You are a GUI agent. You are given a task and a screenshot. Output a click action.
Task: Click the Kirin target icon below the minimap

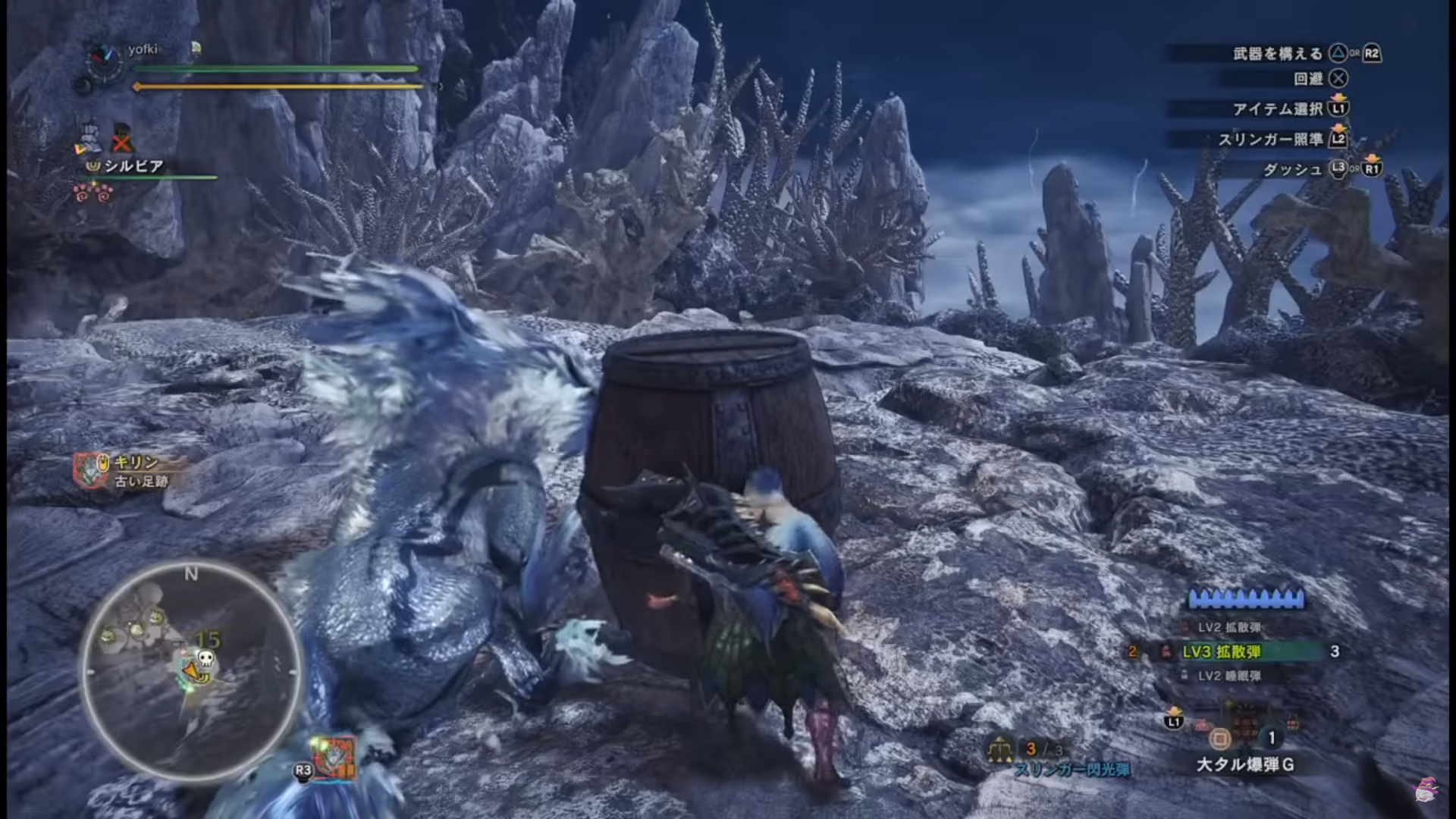click(334, 758)
